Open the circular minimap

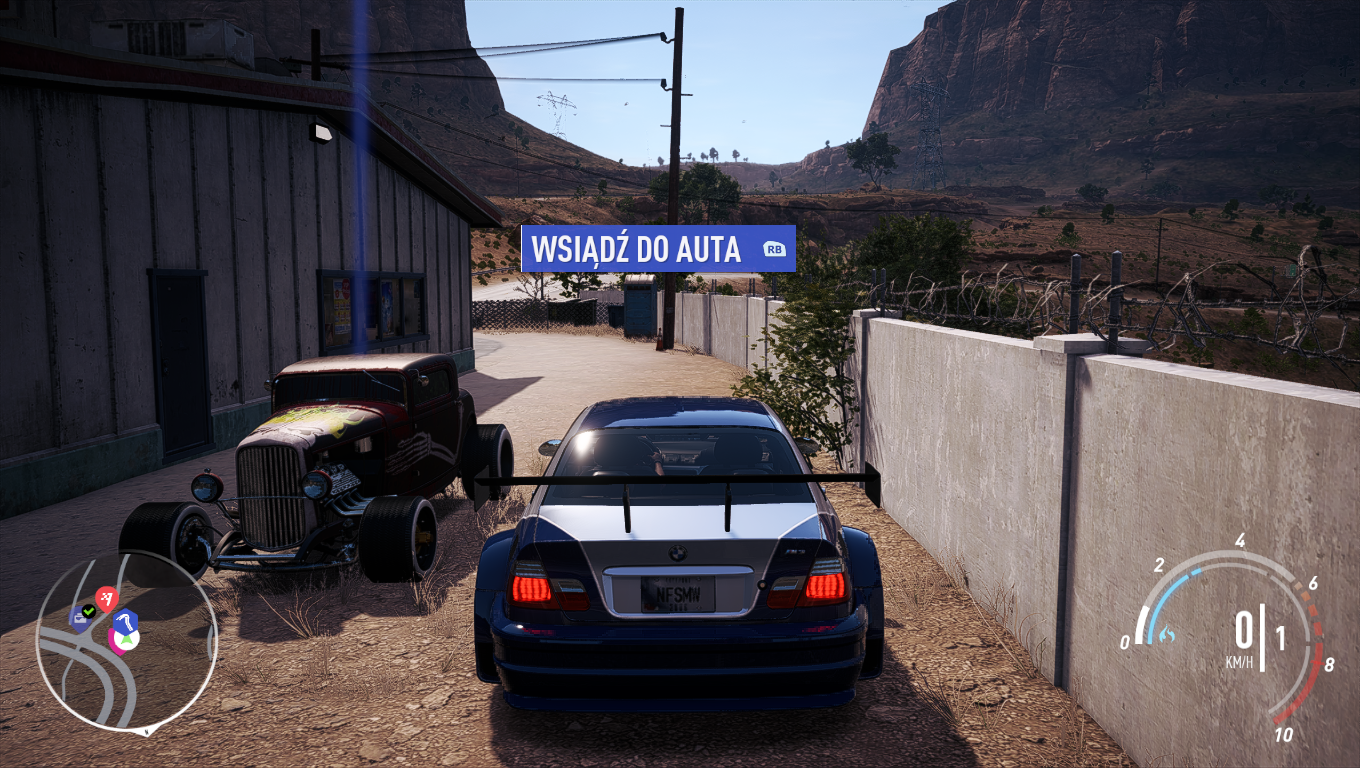click(x=126, y=641)
